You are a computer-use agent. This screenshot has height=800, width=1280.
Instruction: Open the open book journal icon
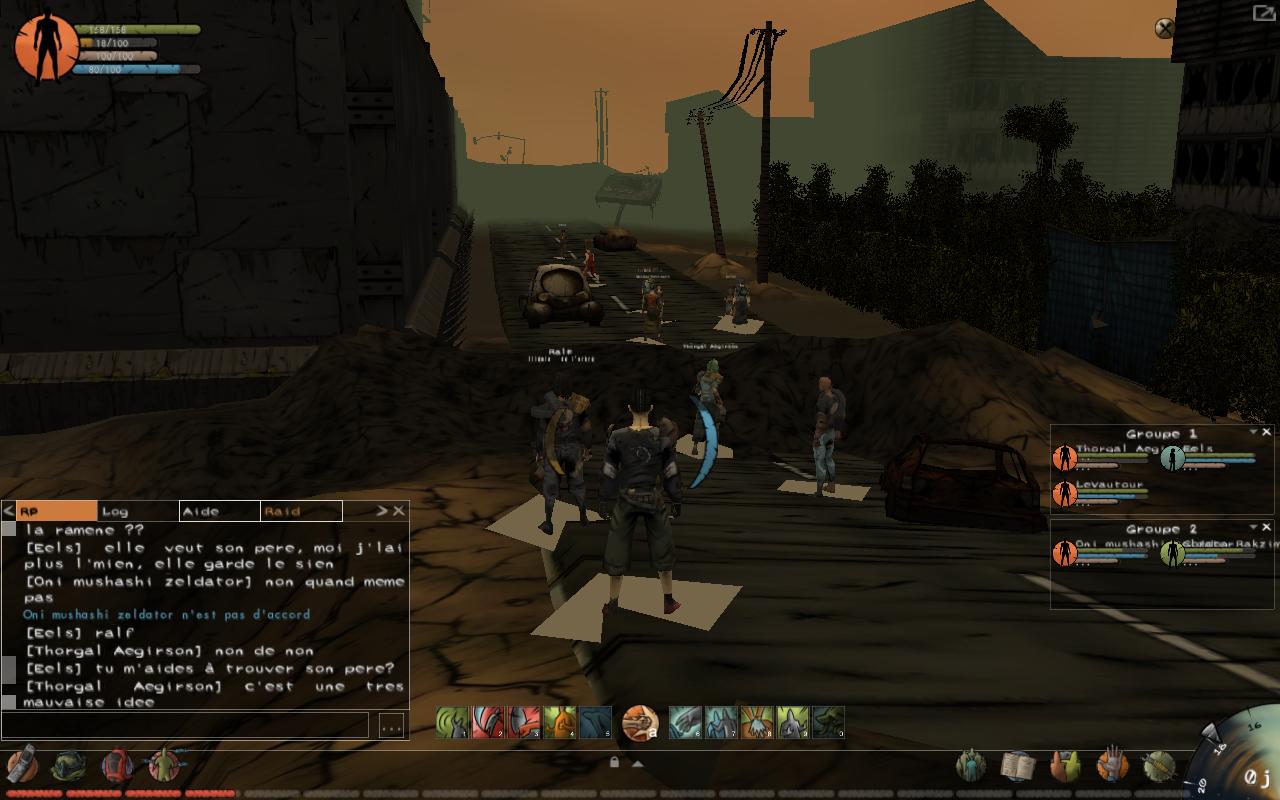(1017, 766)
